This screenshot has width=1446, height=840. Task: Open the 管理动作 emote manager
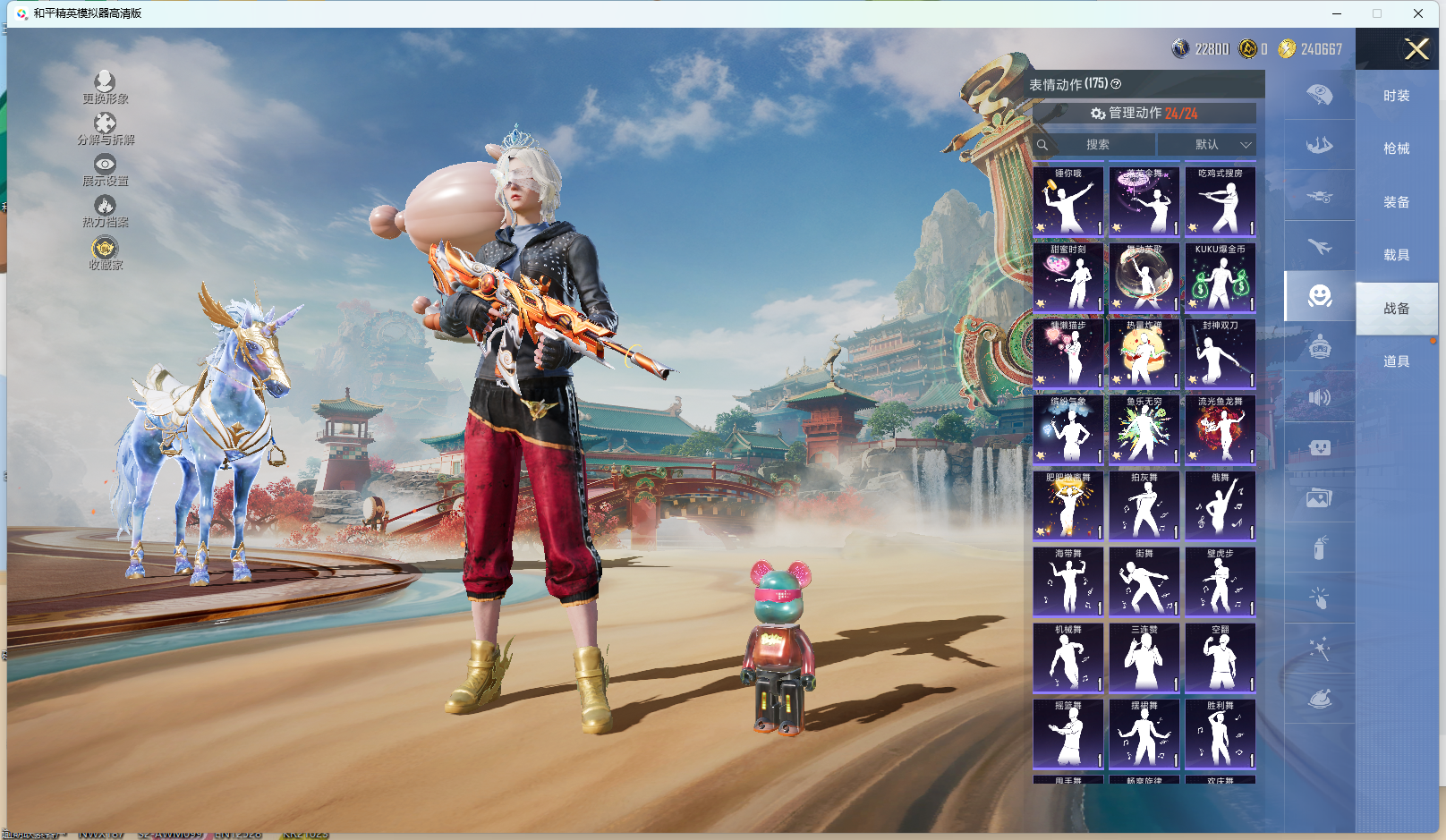coord(1144,114)
